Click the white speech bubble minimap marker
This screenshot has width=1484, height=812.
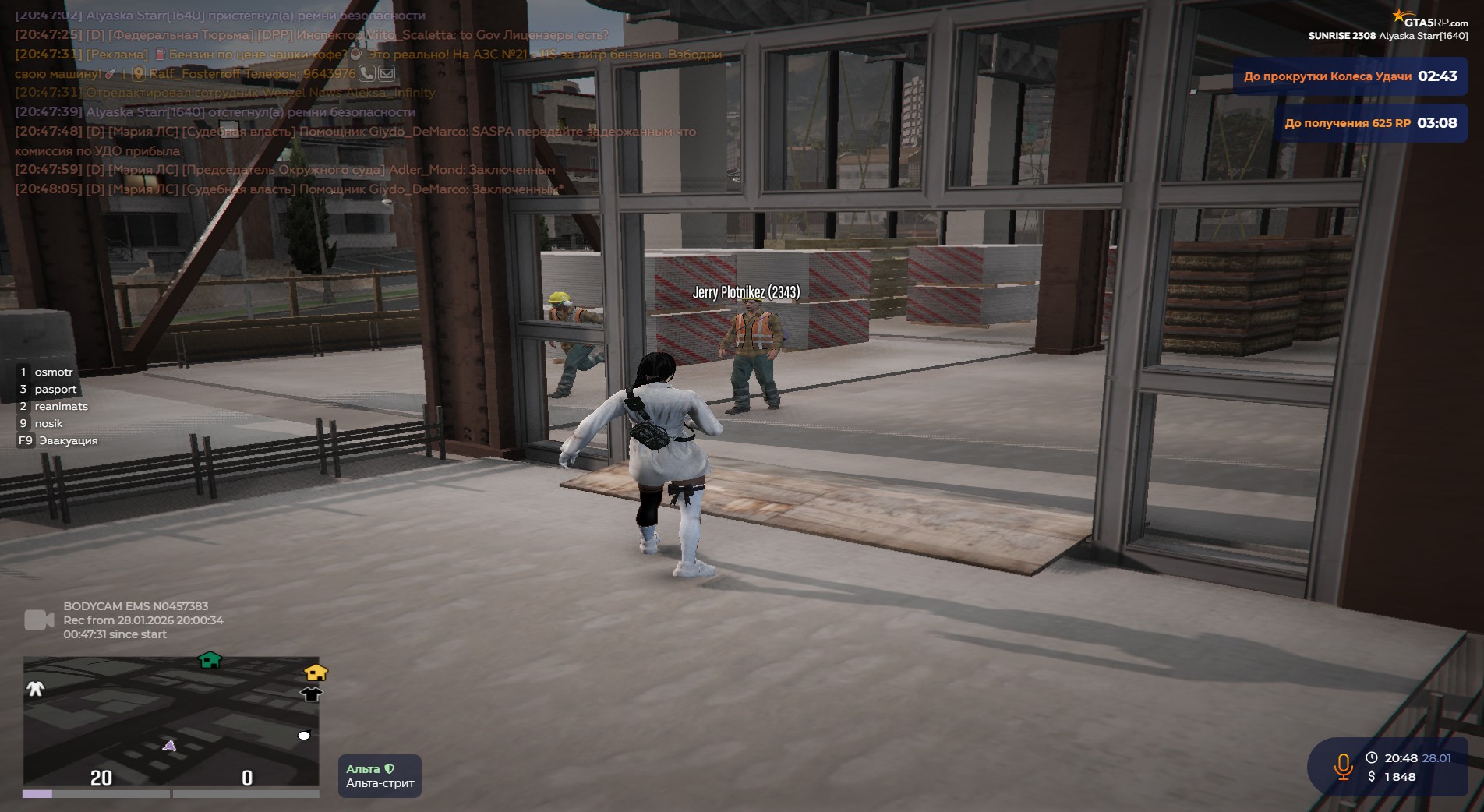point(304,736)
